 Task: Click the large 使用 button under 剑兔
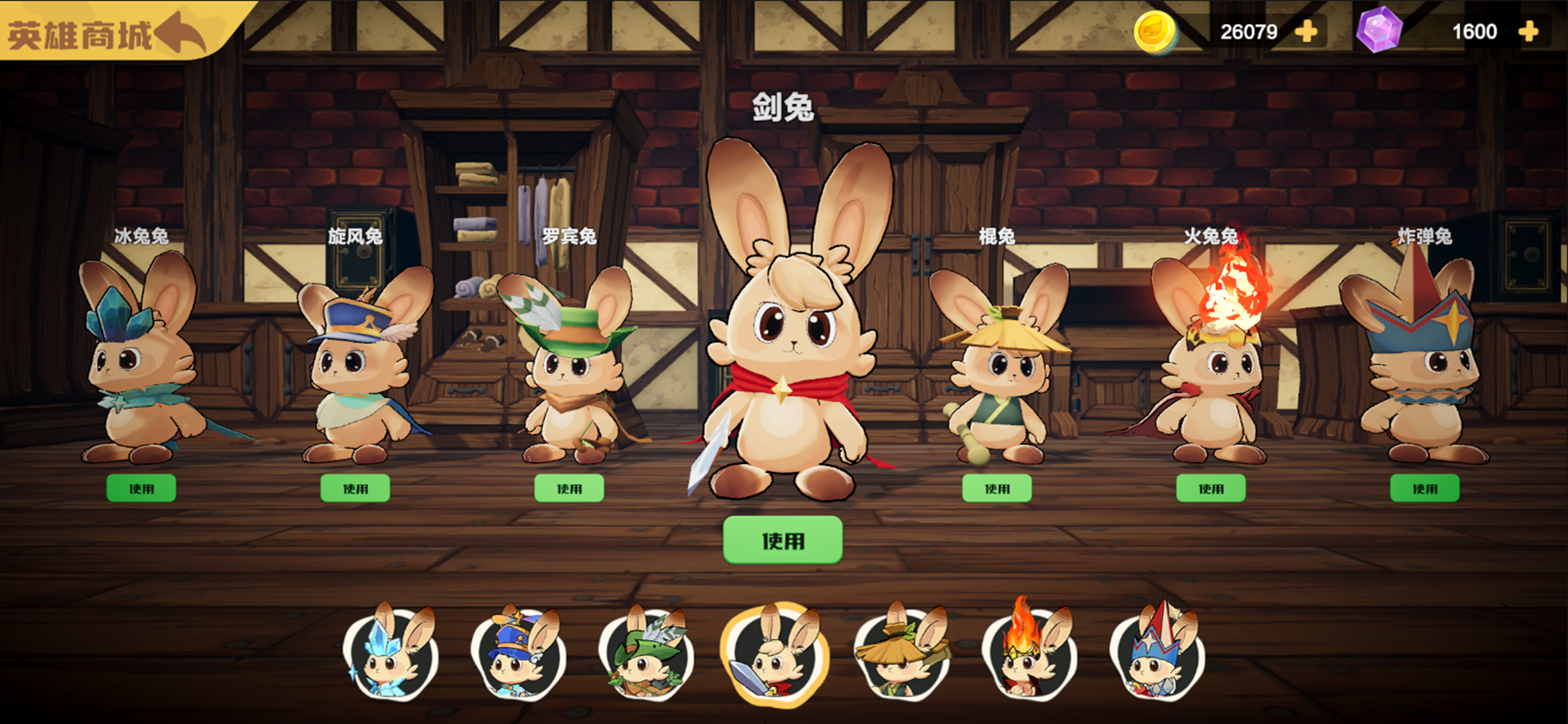click(783, 540)
